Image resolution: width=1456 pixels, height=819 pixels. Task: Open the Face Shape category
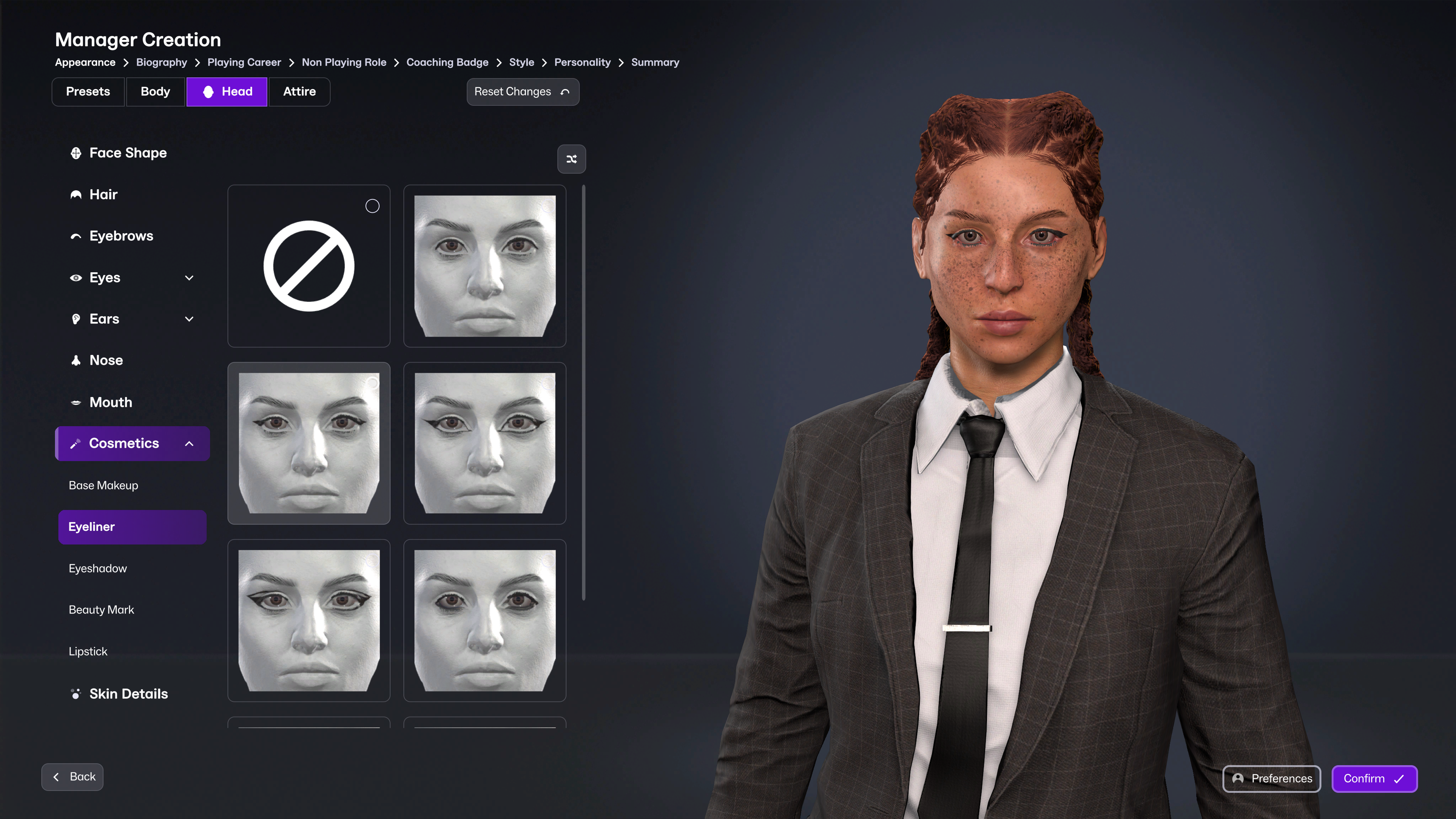128,153
